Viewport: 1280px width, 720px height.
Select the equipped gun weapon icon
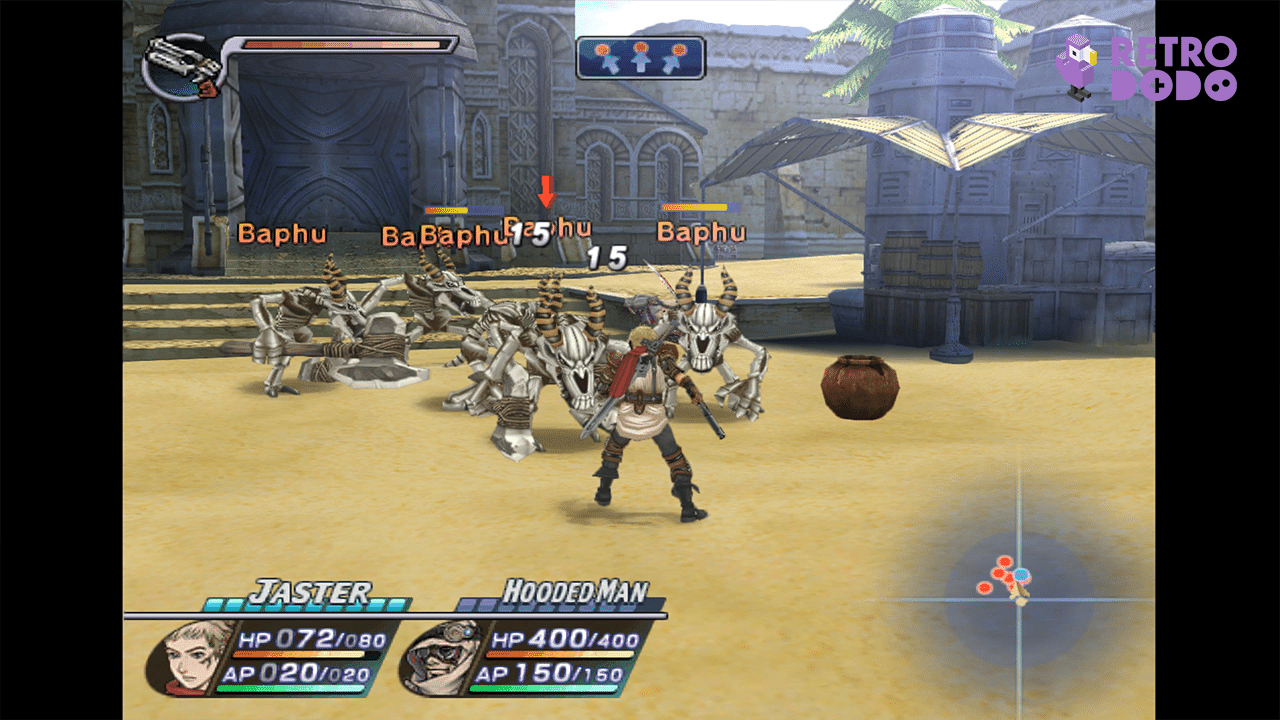(x=176, y=60)
